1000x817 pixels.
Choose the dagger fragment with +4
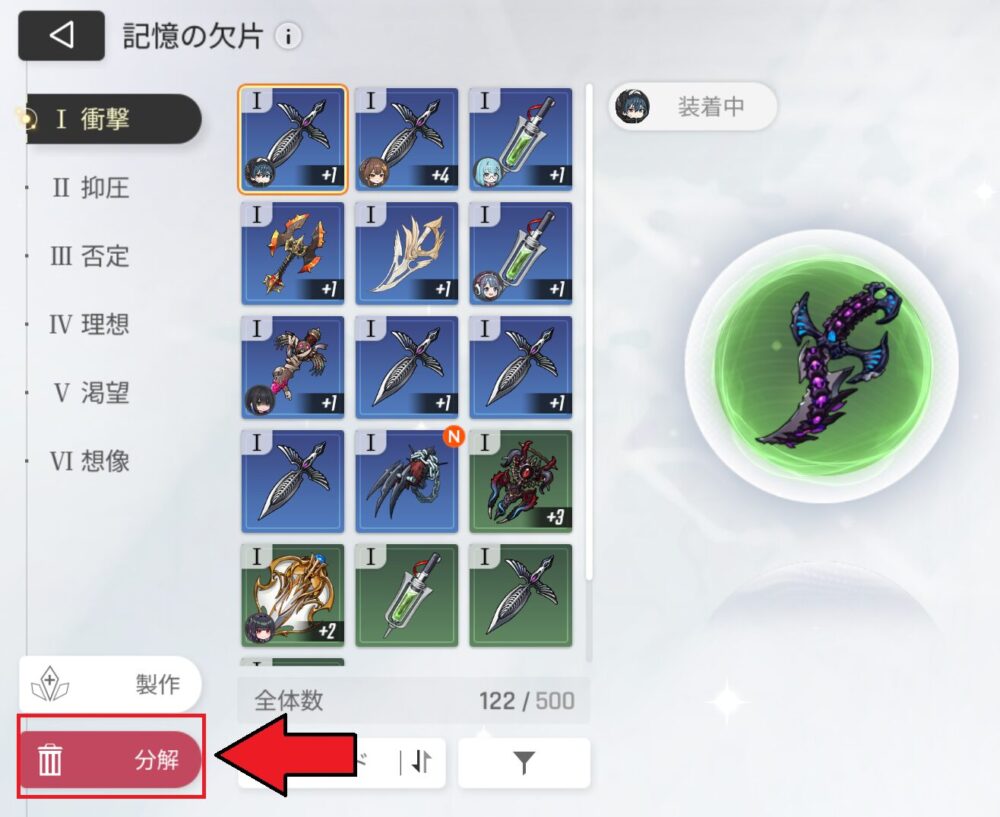click(407, 139)
